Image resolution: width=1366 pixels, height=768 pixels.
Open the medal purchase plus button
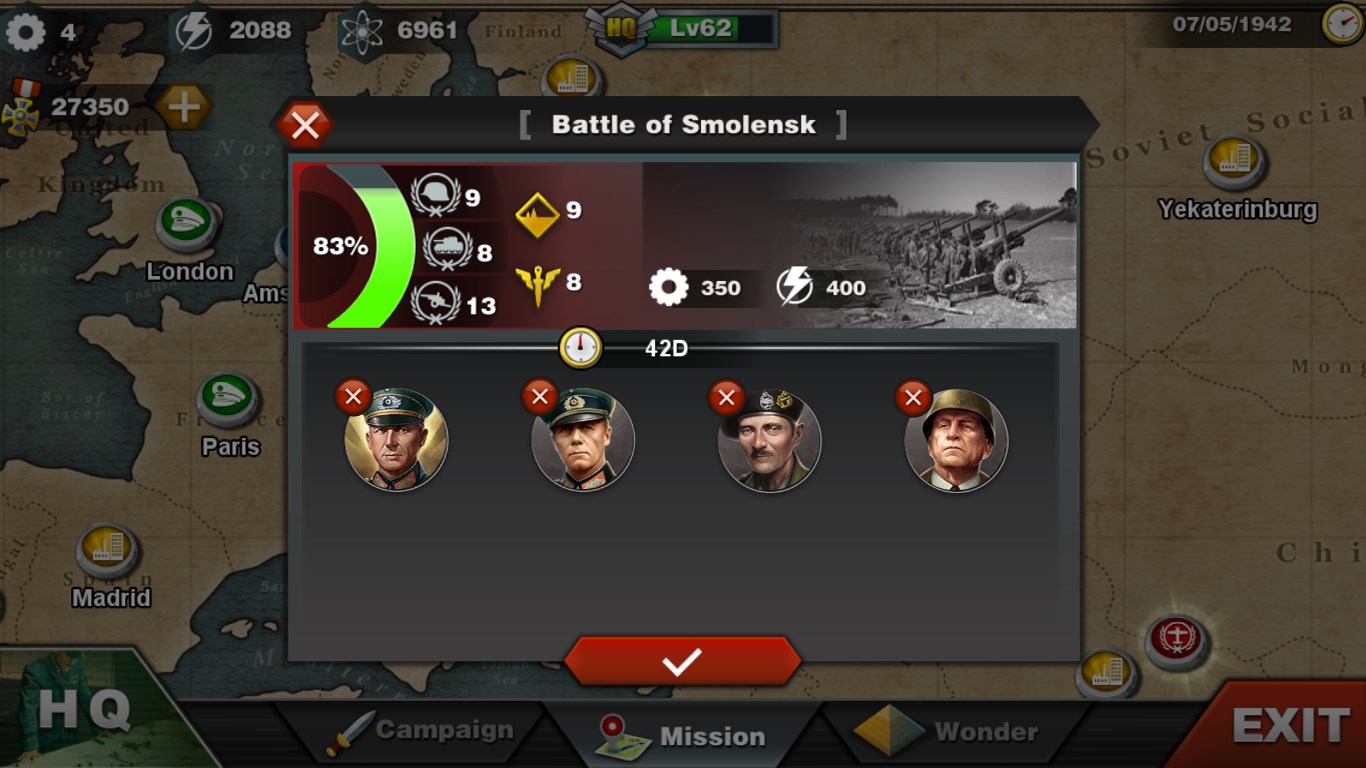(183, 107)
